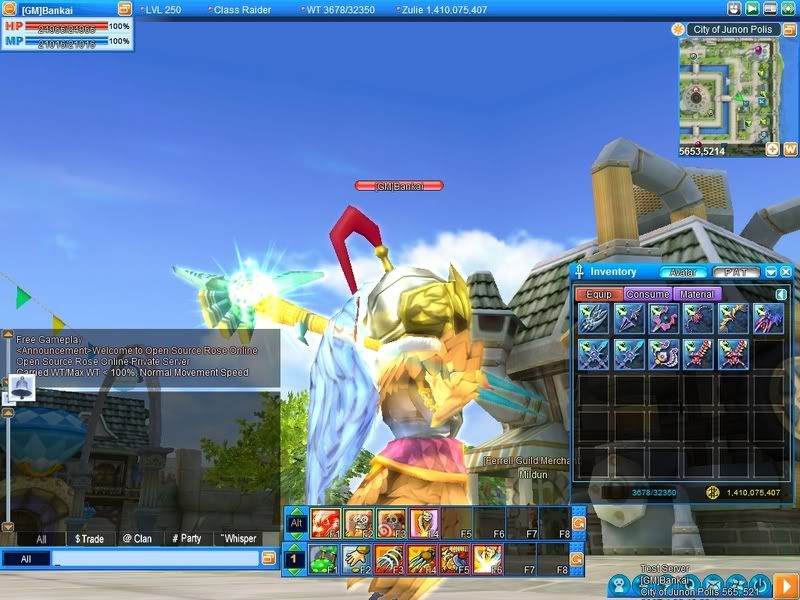Open the Trade chat tab

[89, 539]
